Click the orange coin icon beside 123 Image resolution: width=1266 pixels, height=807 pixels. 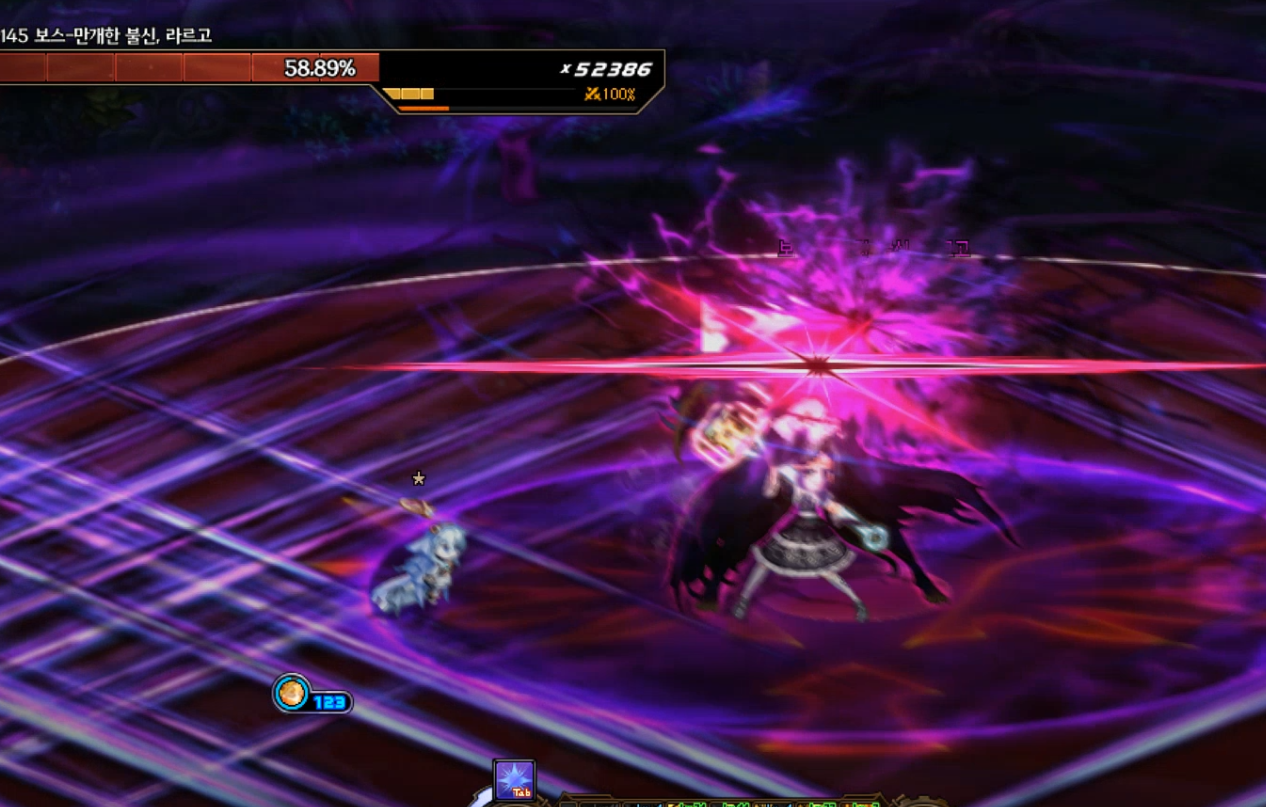pos(292,693)
